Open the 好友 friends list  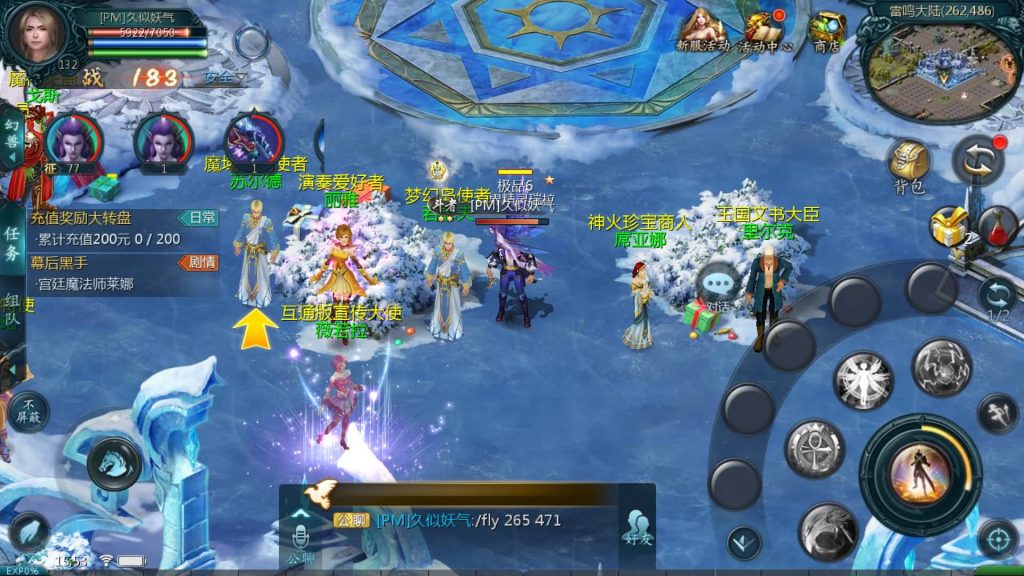634,527
